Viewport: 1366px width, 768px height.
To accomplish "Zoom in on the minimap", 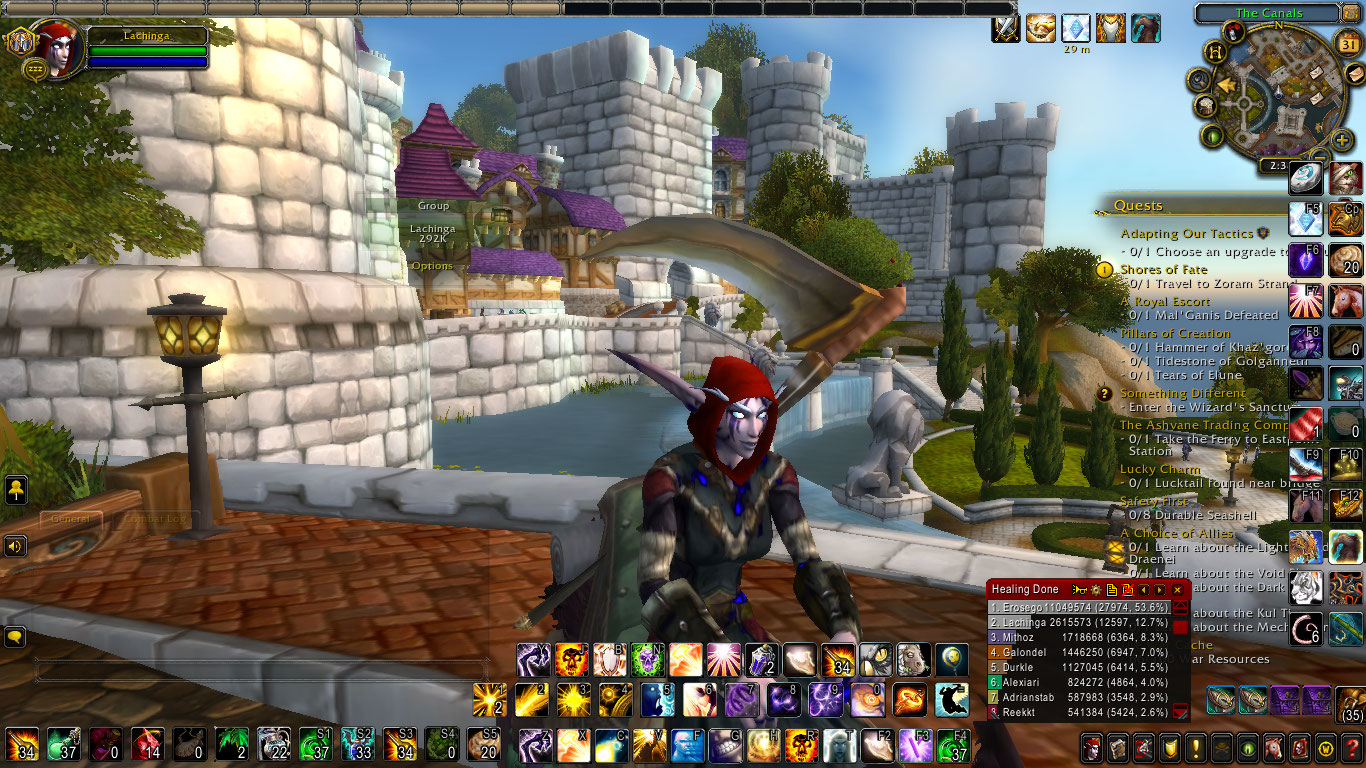I will 1342,138.
